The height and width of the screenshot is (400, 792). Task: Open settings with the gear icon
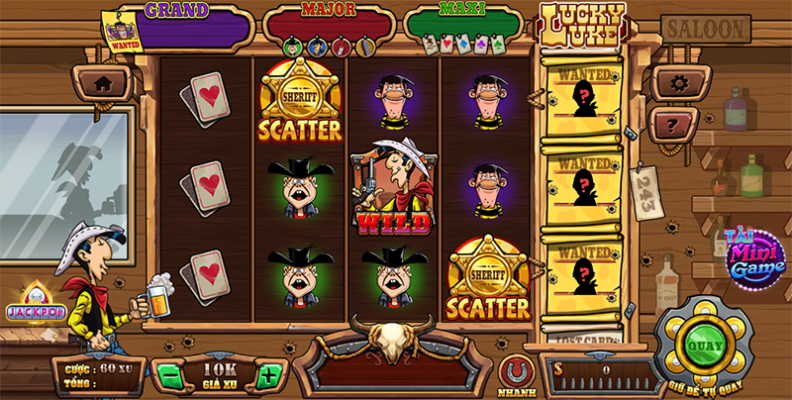[680, 83]
